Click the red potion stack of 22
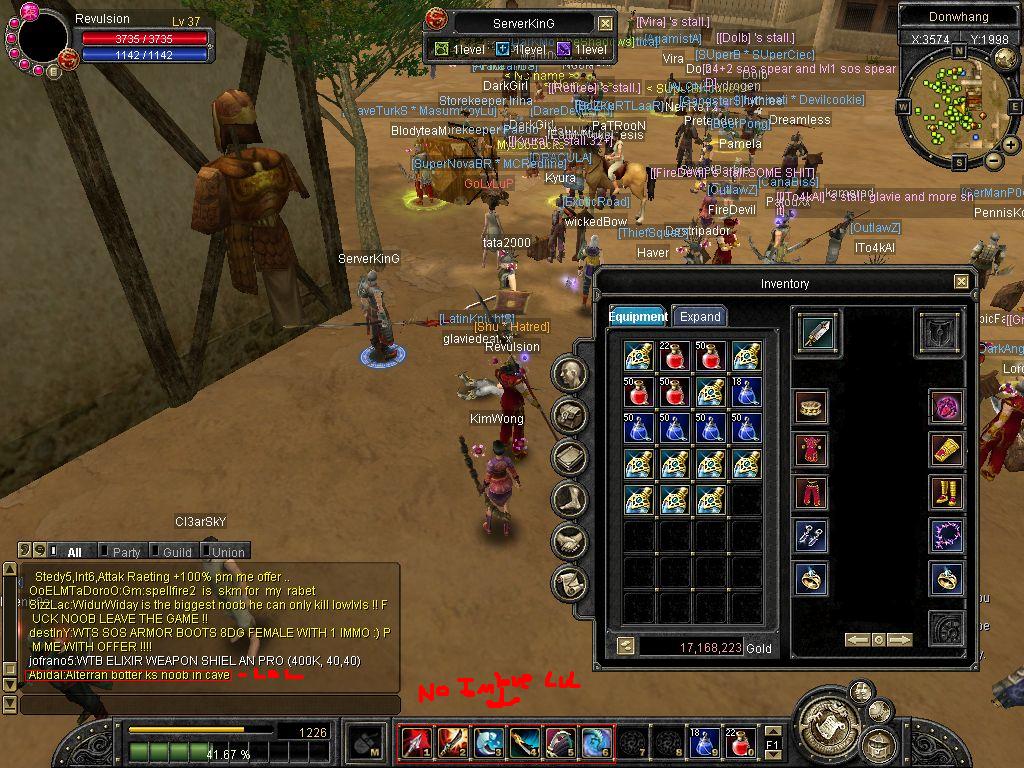This screenshot has width=1024, height=768. pyautogui.click(x=675, y=356)
